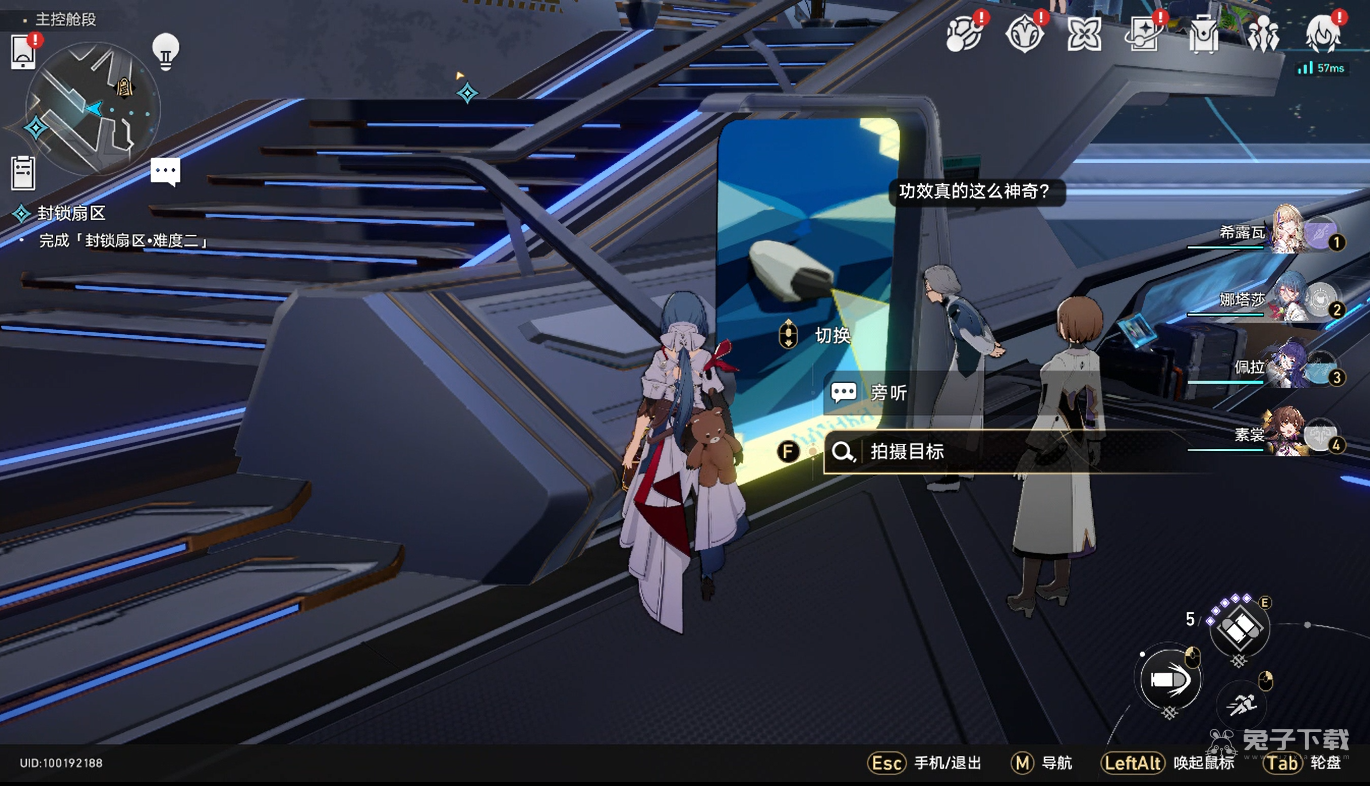Open the planet-orbit icon in top bar
1370x786 pixels.
click(964, 36)
